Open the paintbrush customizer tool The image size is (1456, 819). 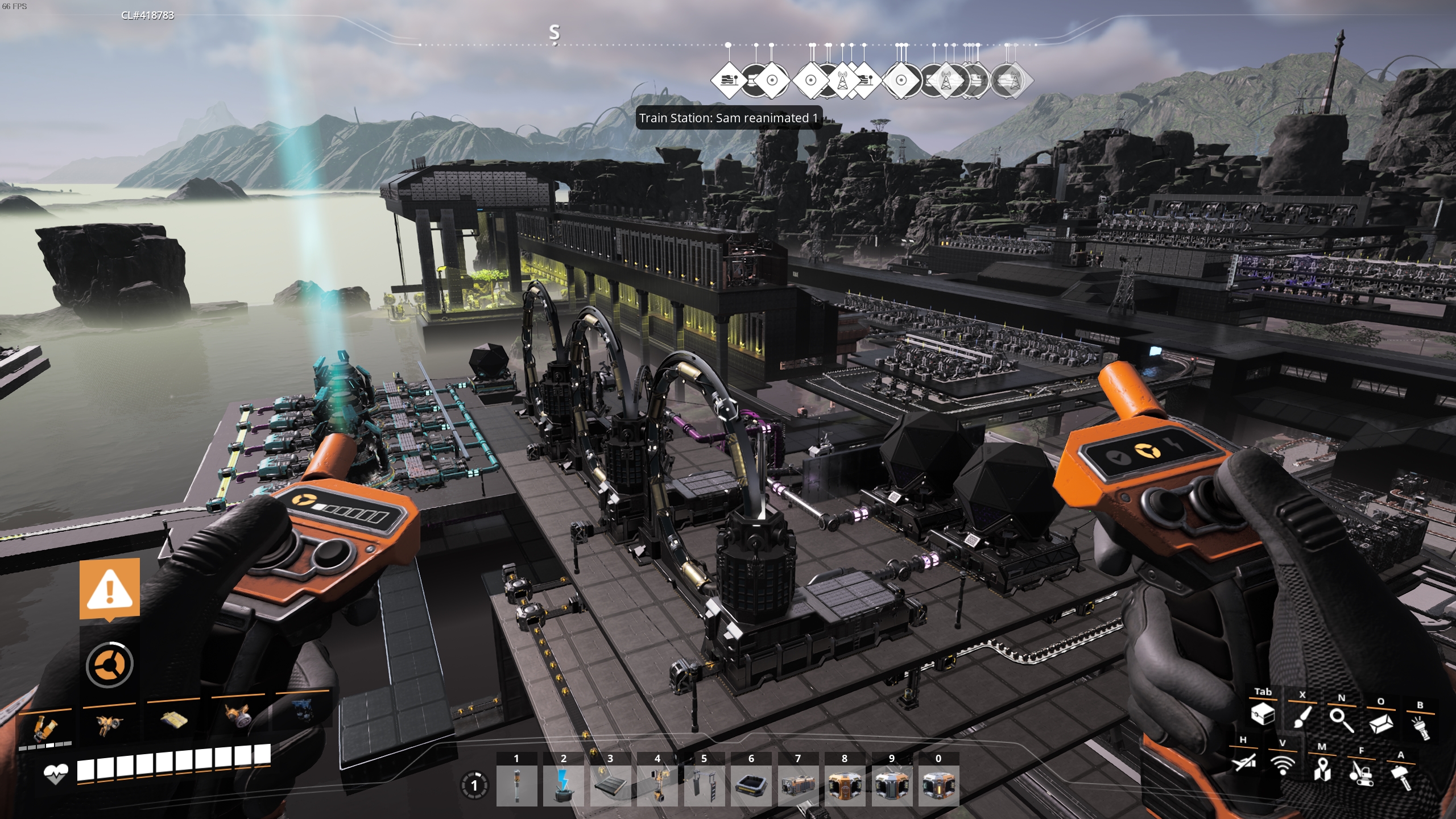tap(1302, 717)
